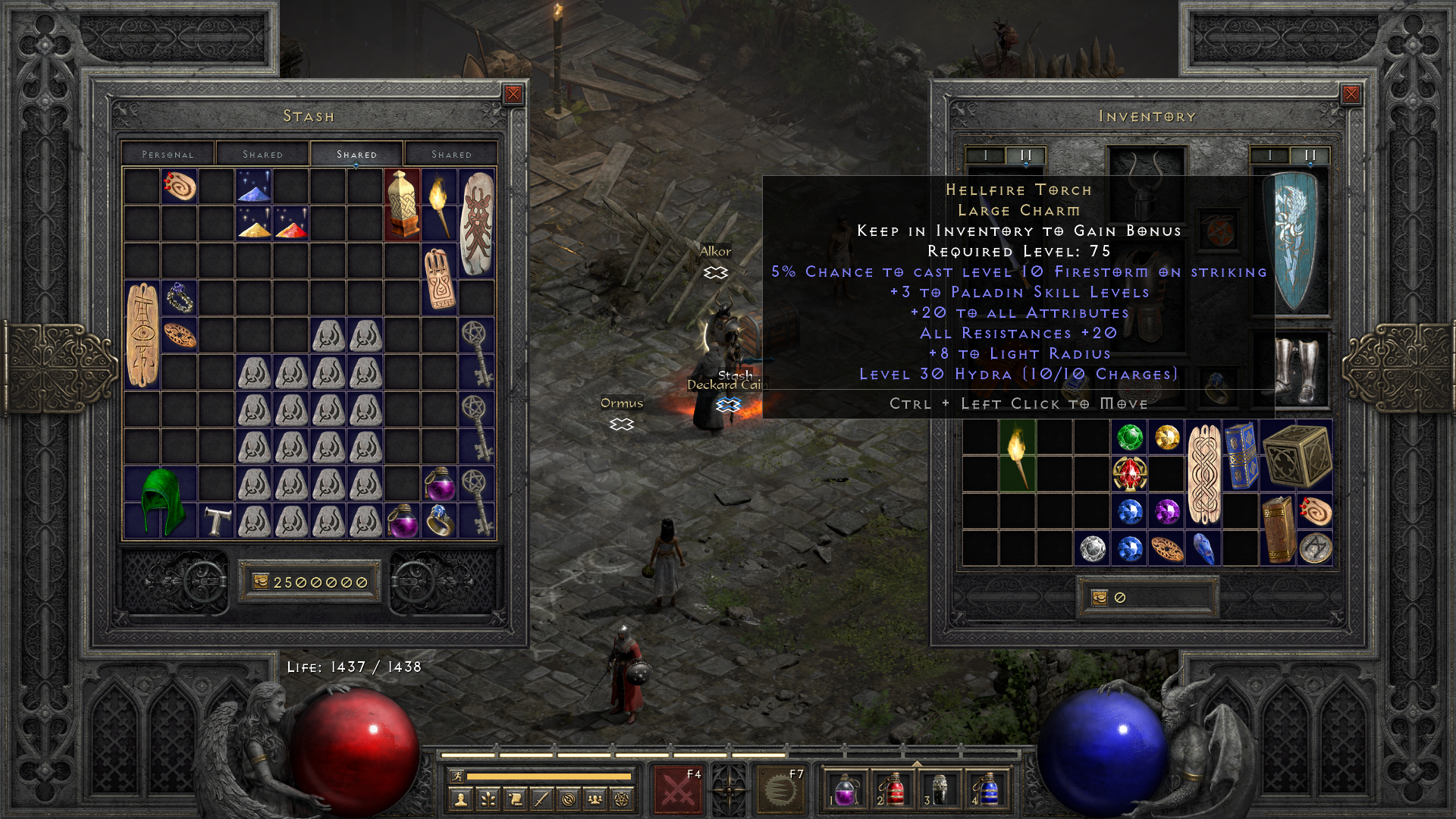This screenshot has height=819, width=1456.
Task: Use the blue mana potion in belt
Action: point(986,789)
